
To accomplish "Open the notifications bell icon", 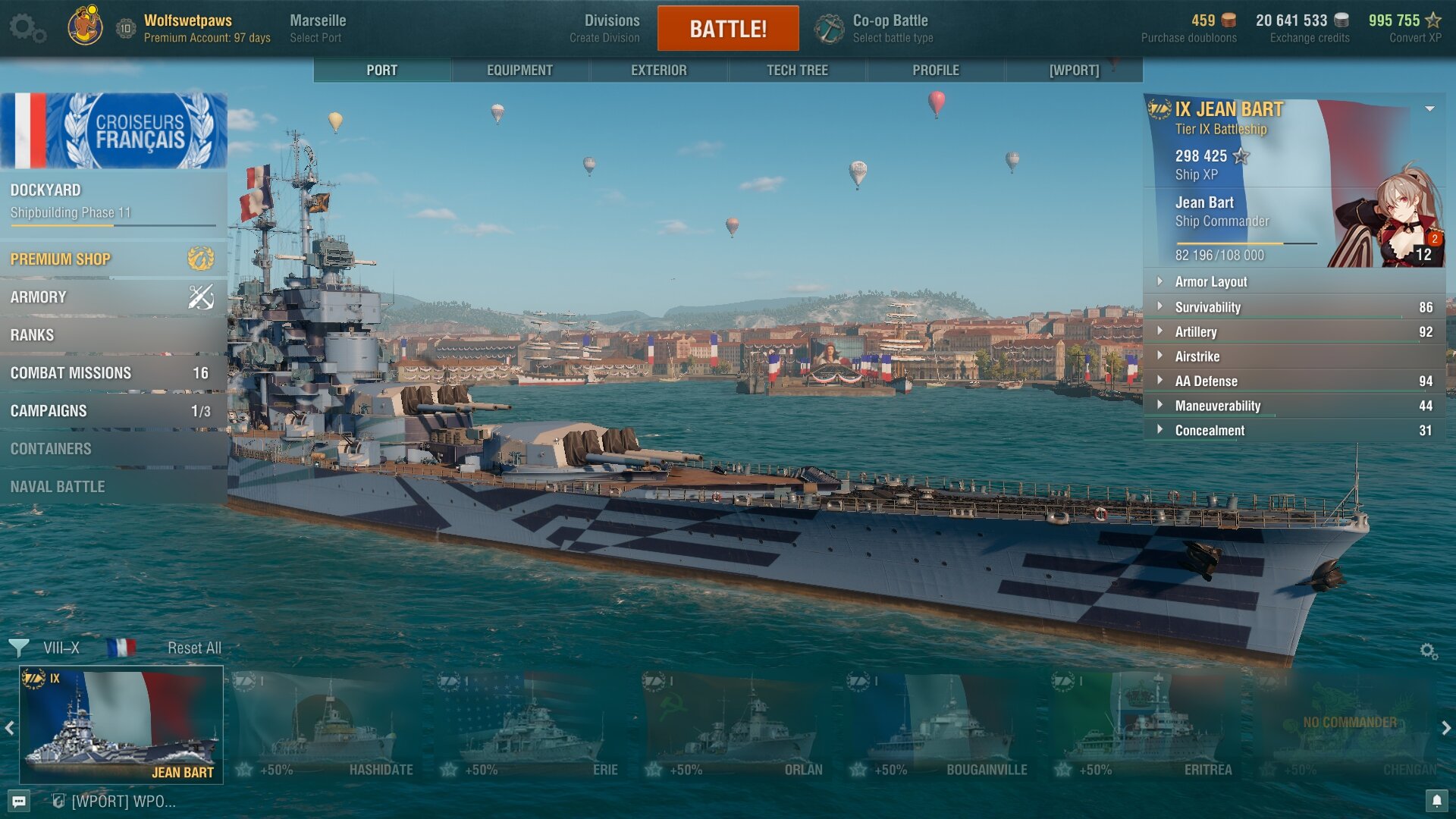I will point(1436,801).
